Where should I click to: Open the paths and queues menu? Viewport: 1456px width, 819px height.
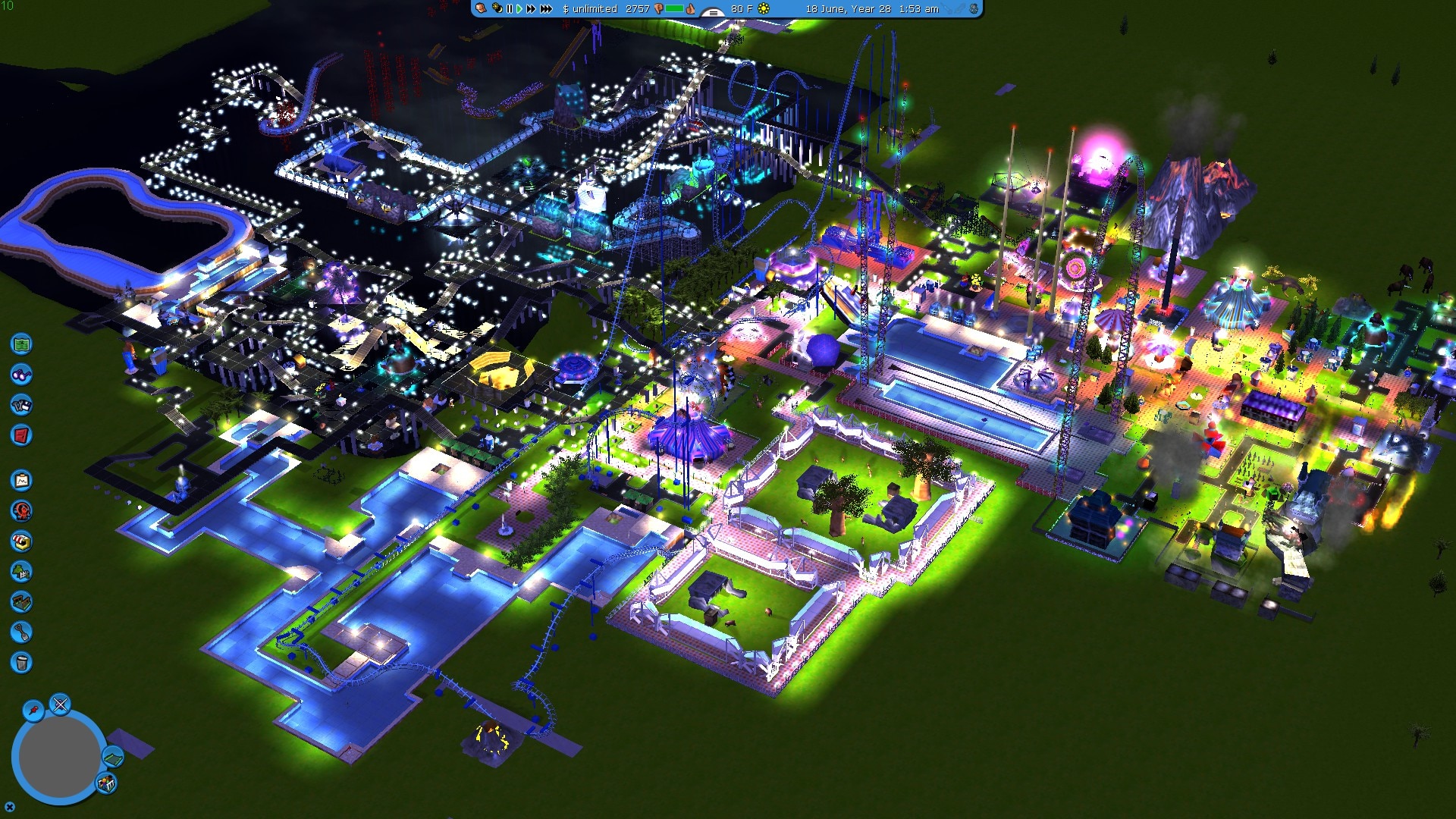21,602
